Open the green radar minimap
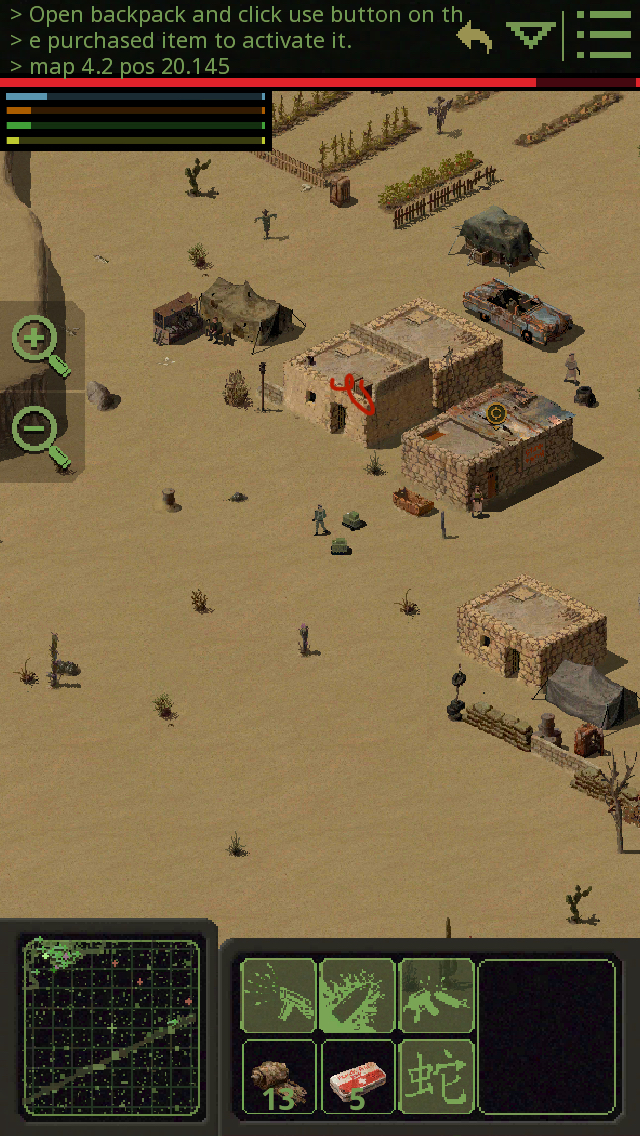 [110, 1027]
